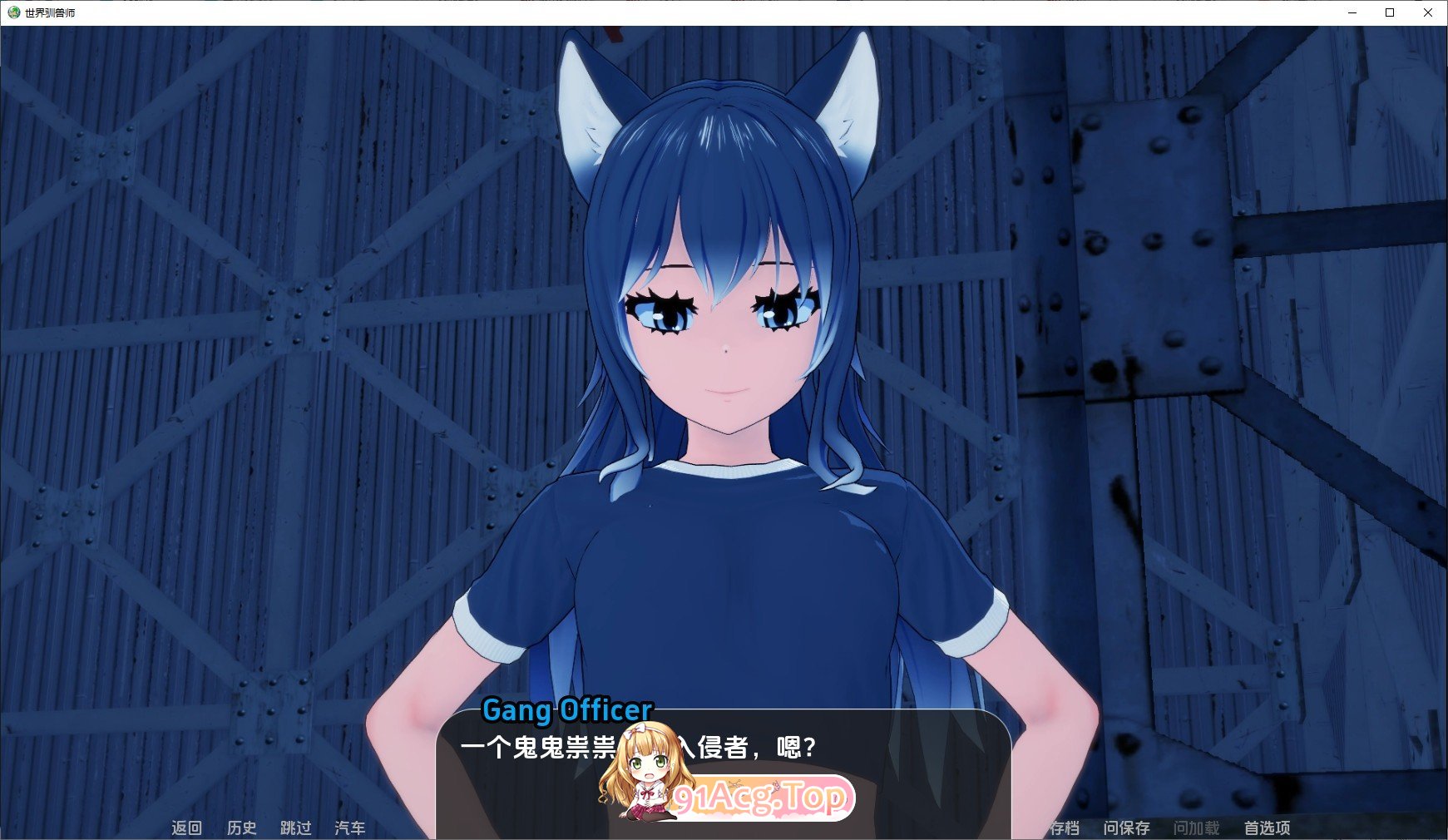1448x840 pixels.
Task: Click the game application icon in title bar
Action: point(12,13)
